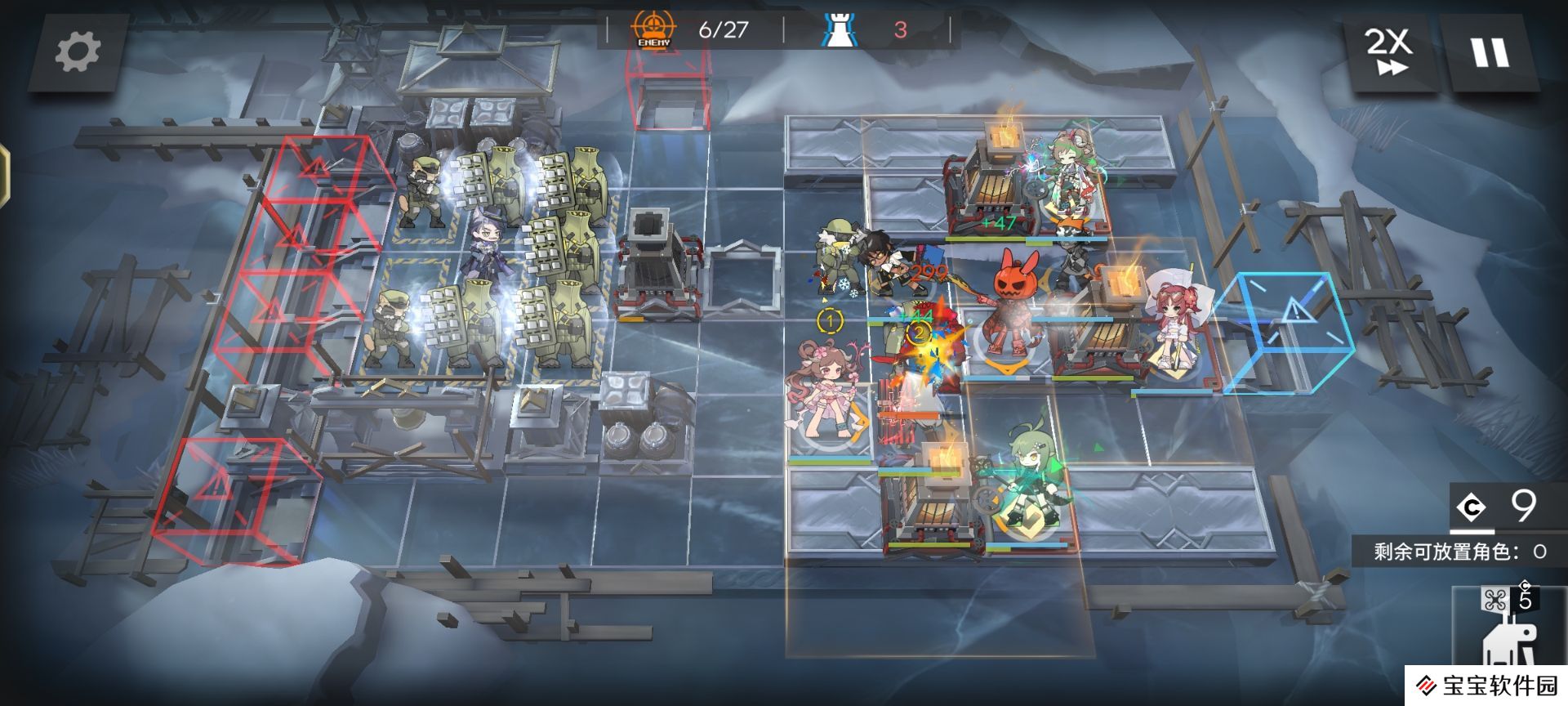Toggle the 2X game speed button

1389,52
